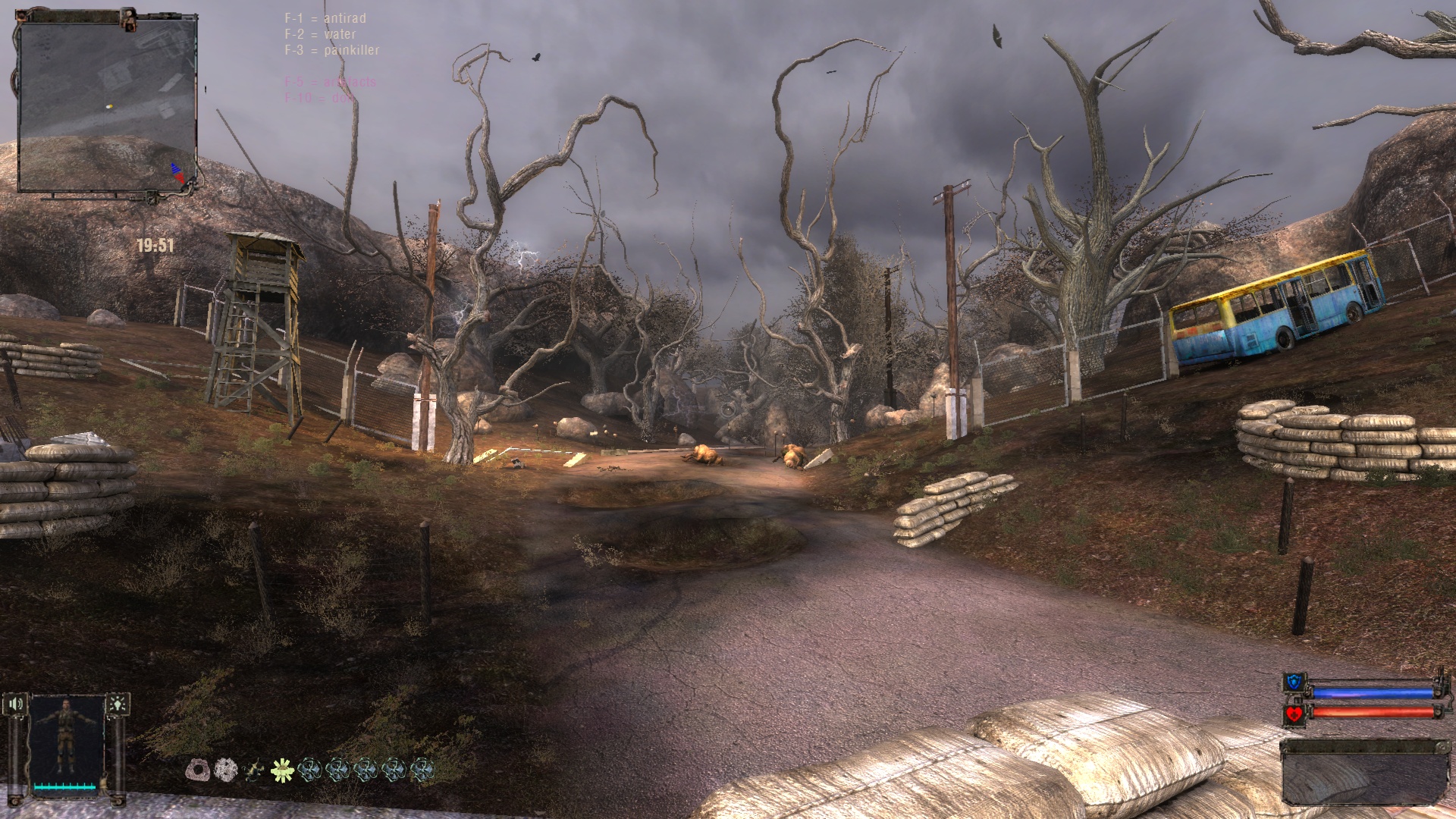Open the empty weapon panel

click(1359, 772)
